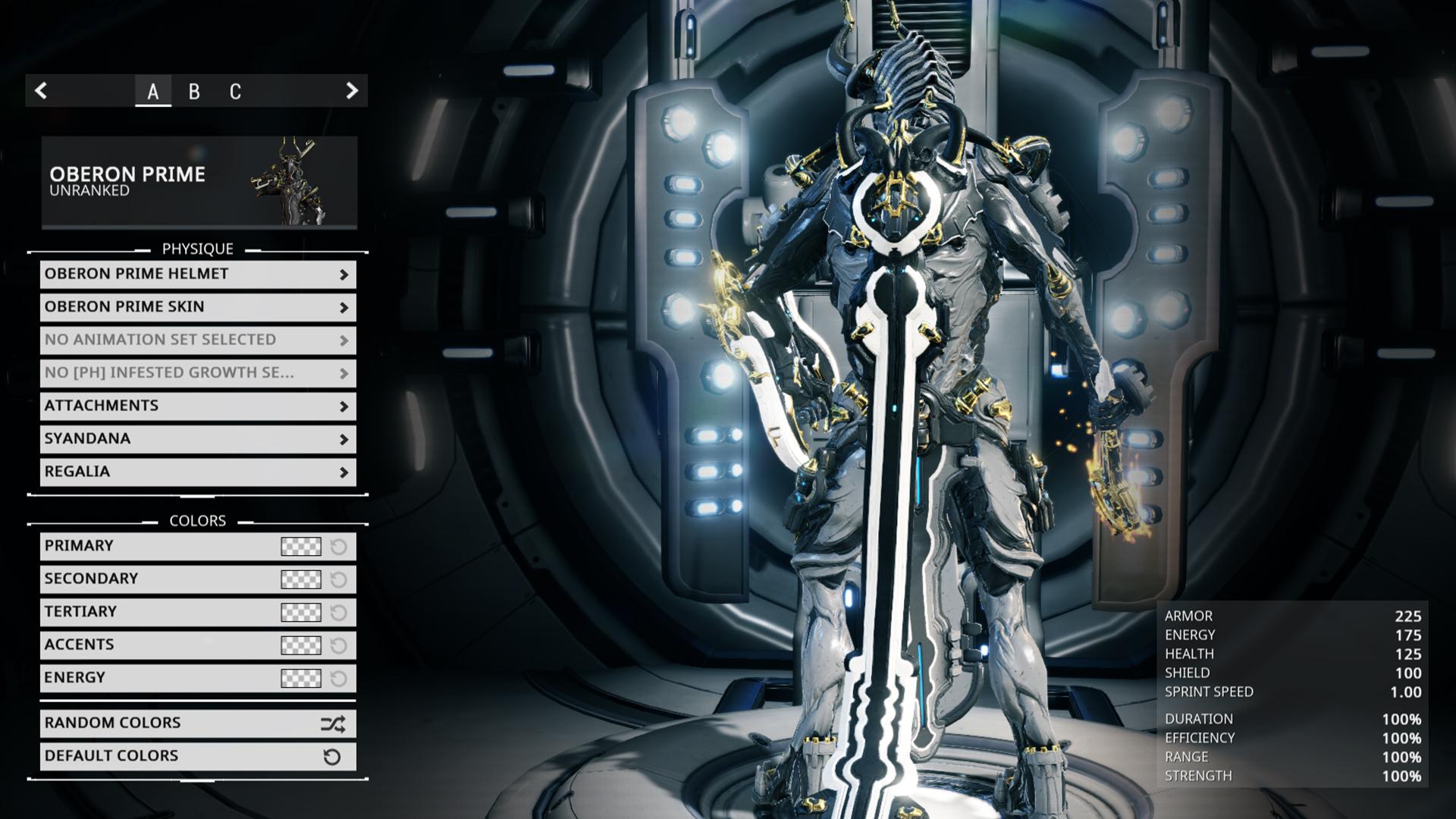Edit the Accents color swatch

(301, 645)
